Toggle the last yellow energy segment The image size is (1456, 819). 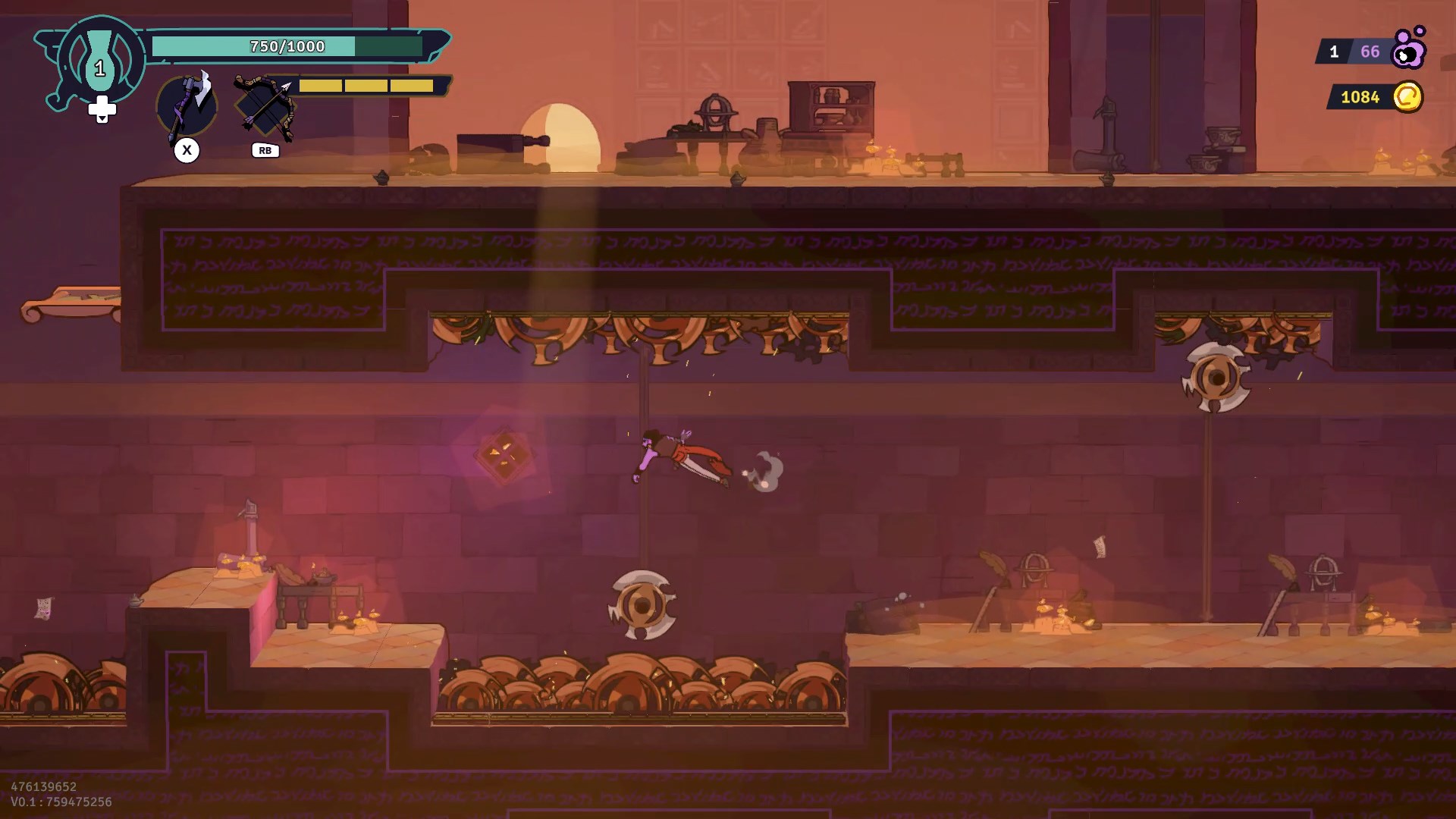coord(410,86)
